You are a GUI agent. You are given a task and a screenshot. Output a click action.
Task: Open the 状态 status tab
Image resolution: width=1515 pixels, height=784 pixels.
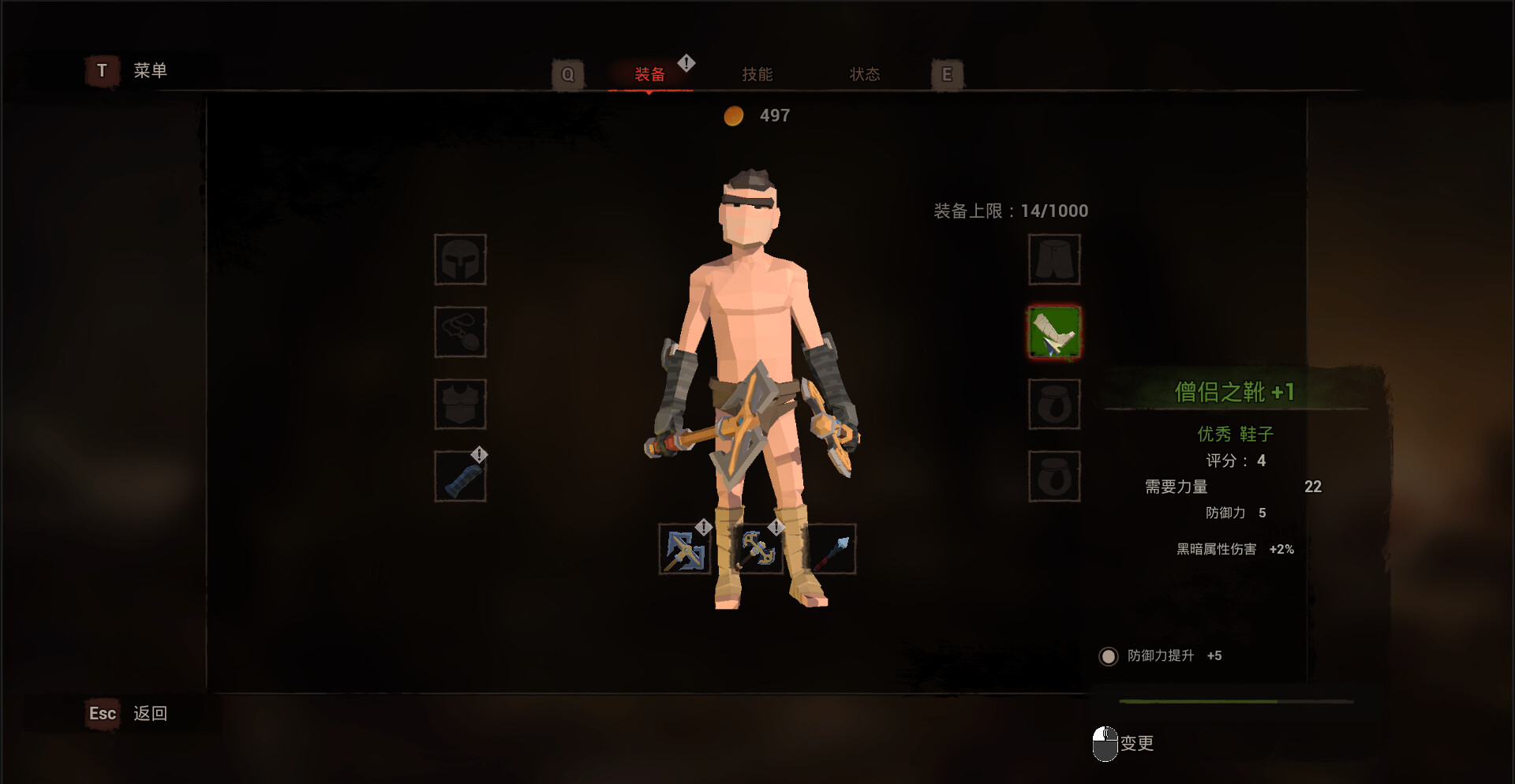(x=864, y=74)
